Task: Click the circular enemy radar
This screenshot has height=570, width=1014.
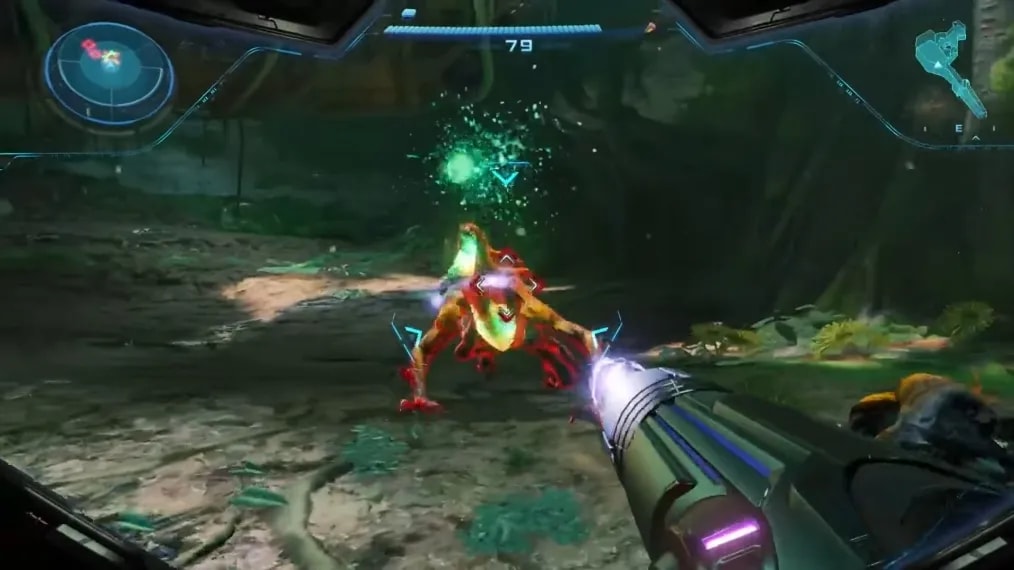Action: click(110, 75)
